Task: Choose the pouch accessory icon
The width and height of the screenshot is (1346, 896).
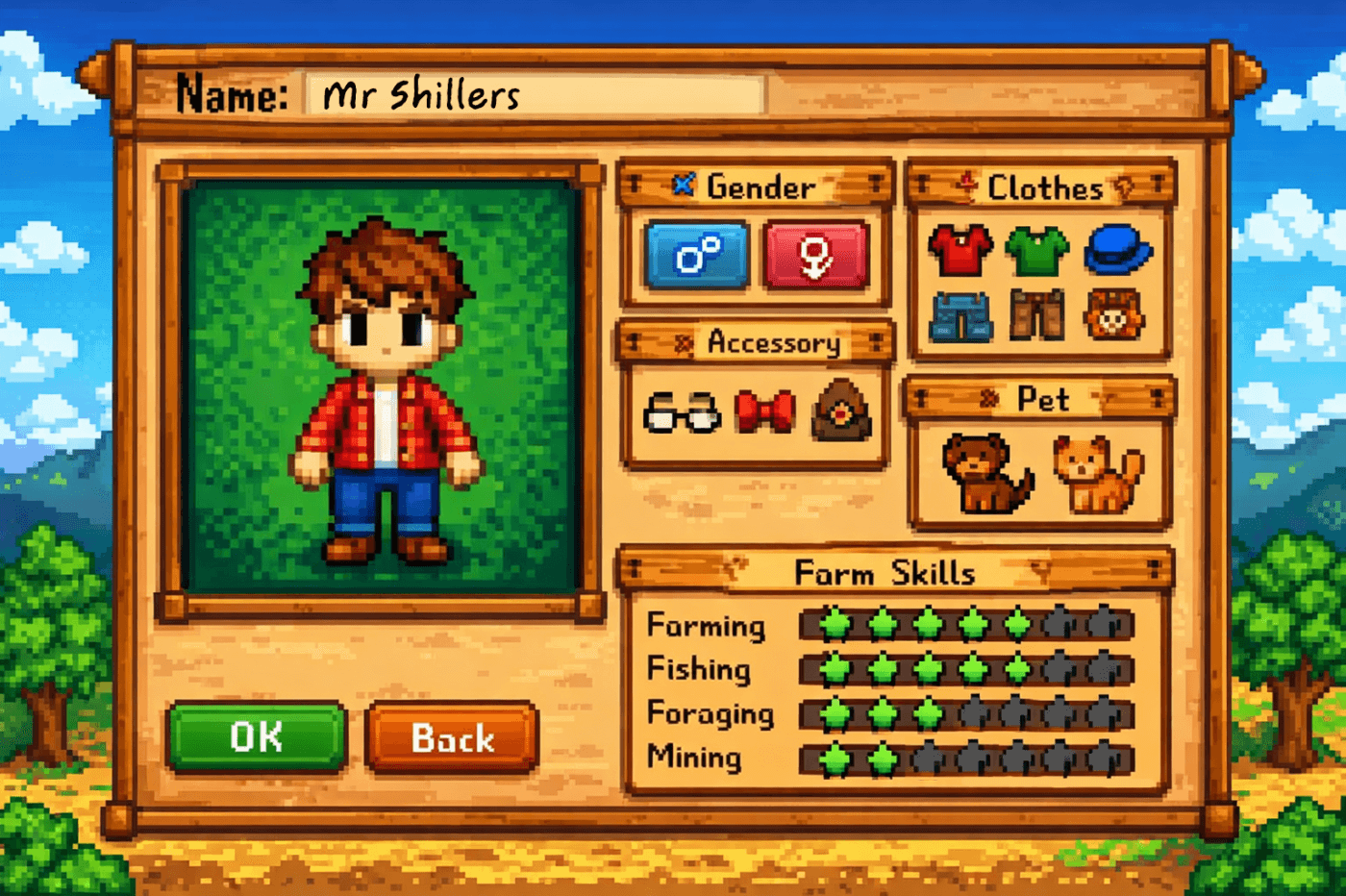Action: 841,413
